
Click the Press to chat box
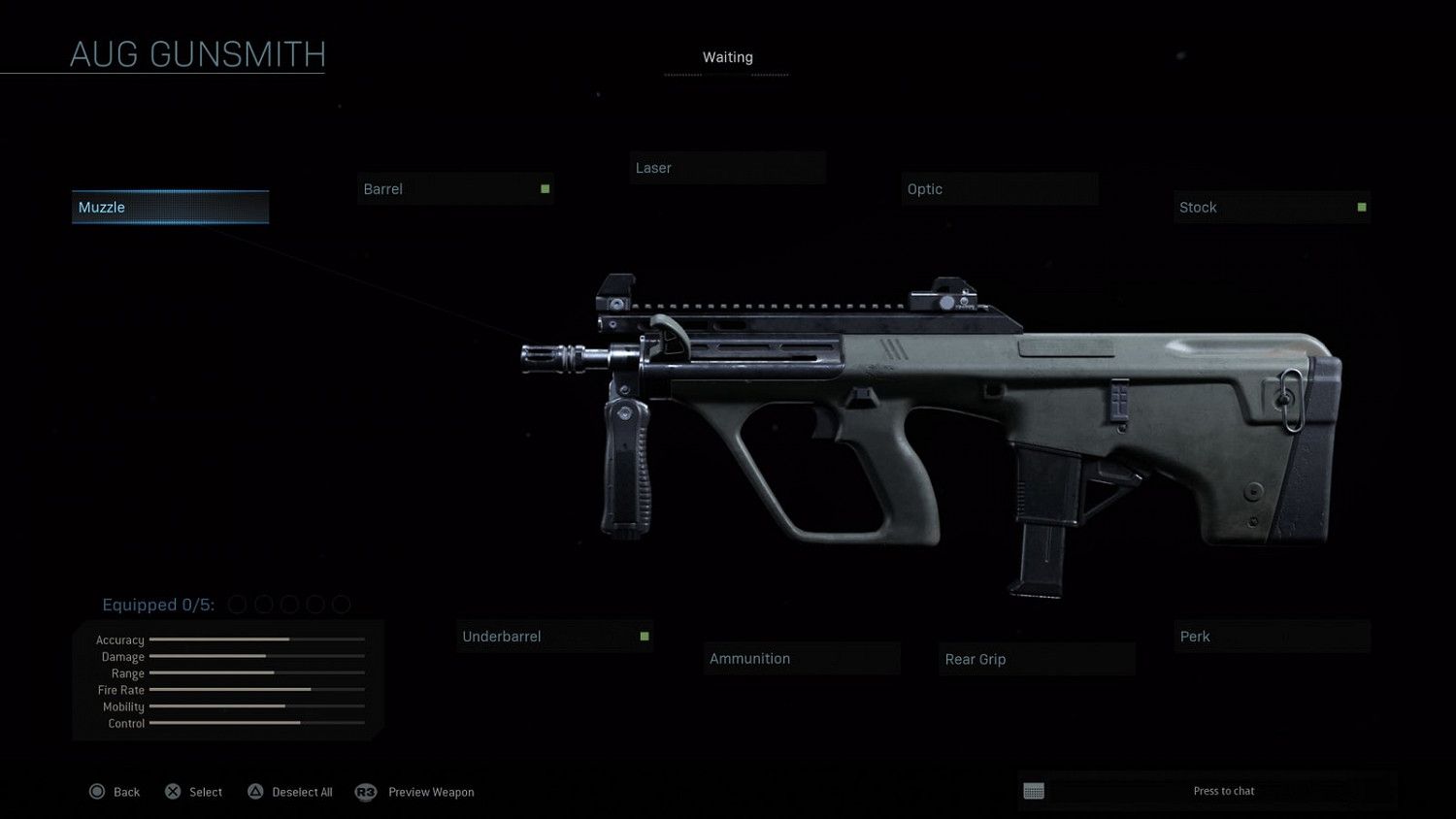(1222, 791)
